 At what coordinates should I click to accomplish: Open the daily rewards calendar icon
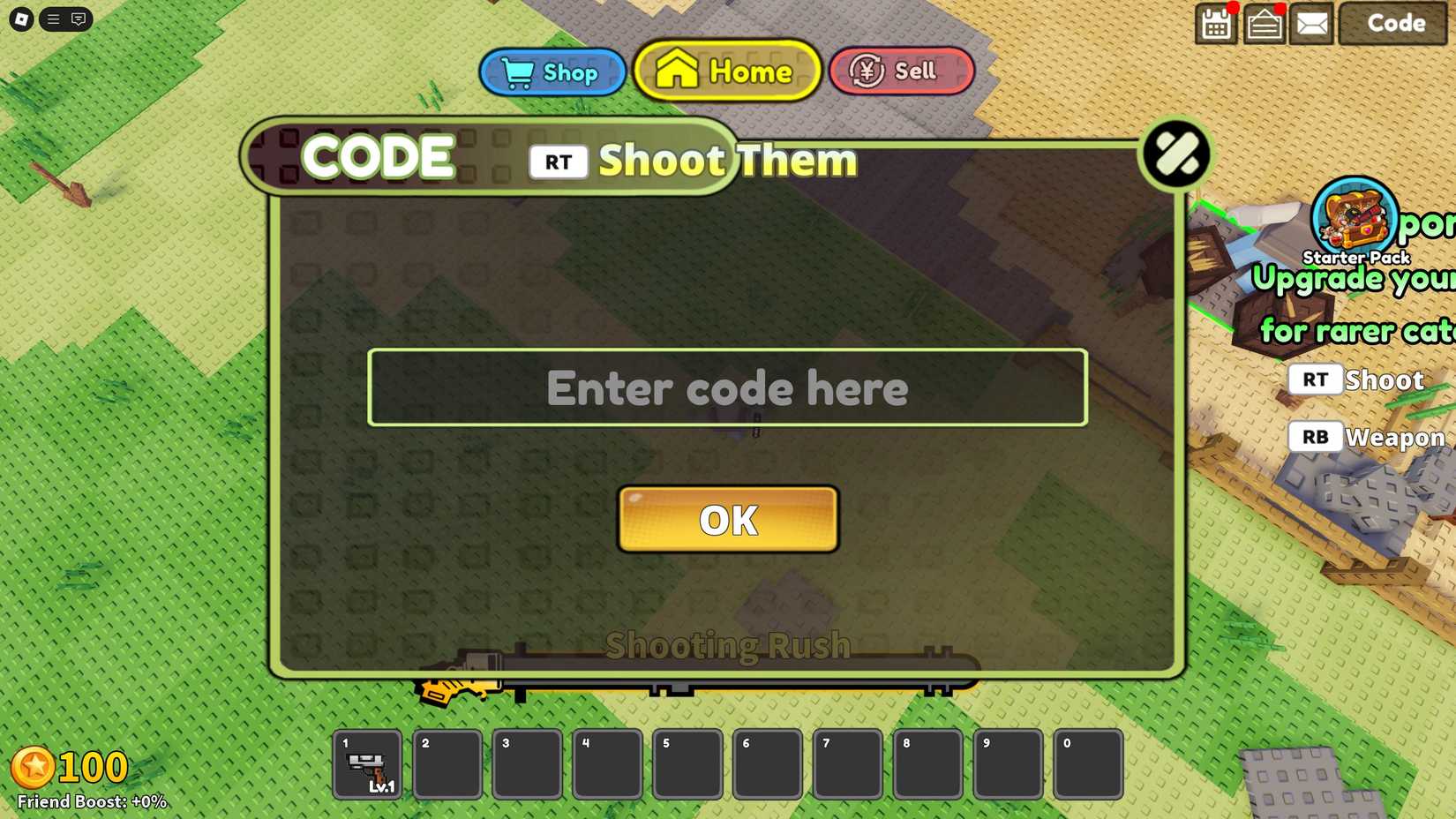(1215, 24)
